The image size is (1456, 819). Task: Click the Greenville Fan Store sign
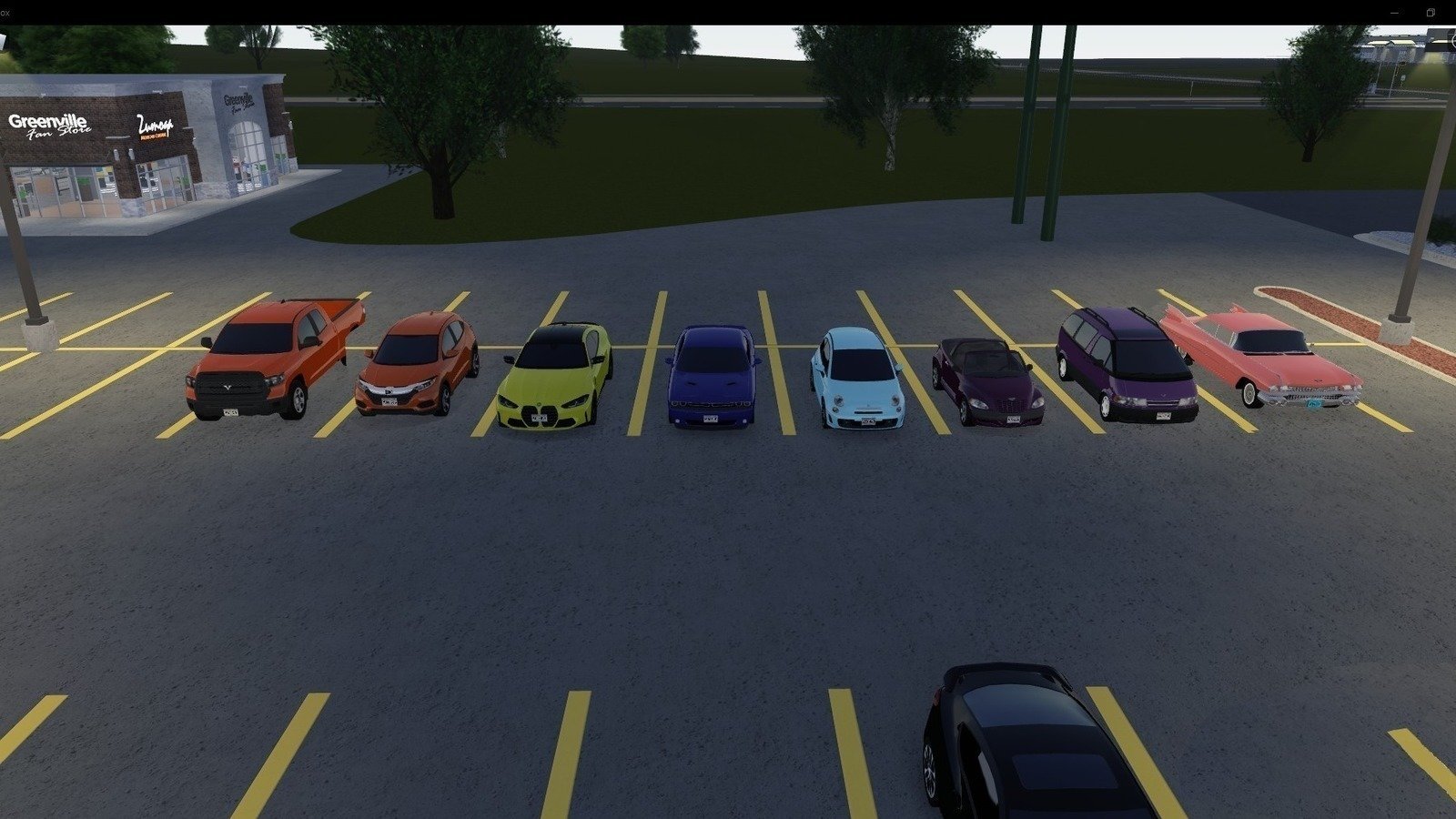50,125
